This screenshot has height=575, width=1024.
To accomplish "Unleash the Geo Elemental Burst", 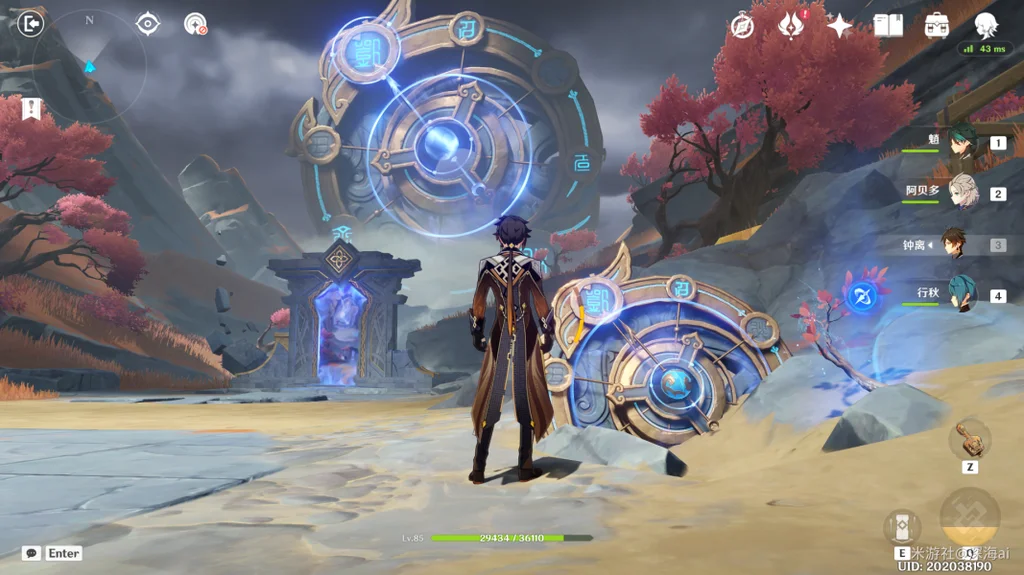I will pyautogui.click(x=969, y=518).
